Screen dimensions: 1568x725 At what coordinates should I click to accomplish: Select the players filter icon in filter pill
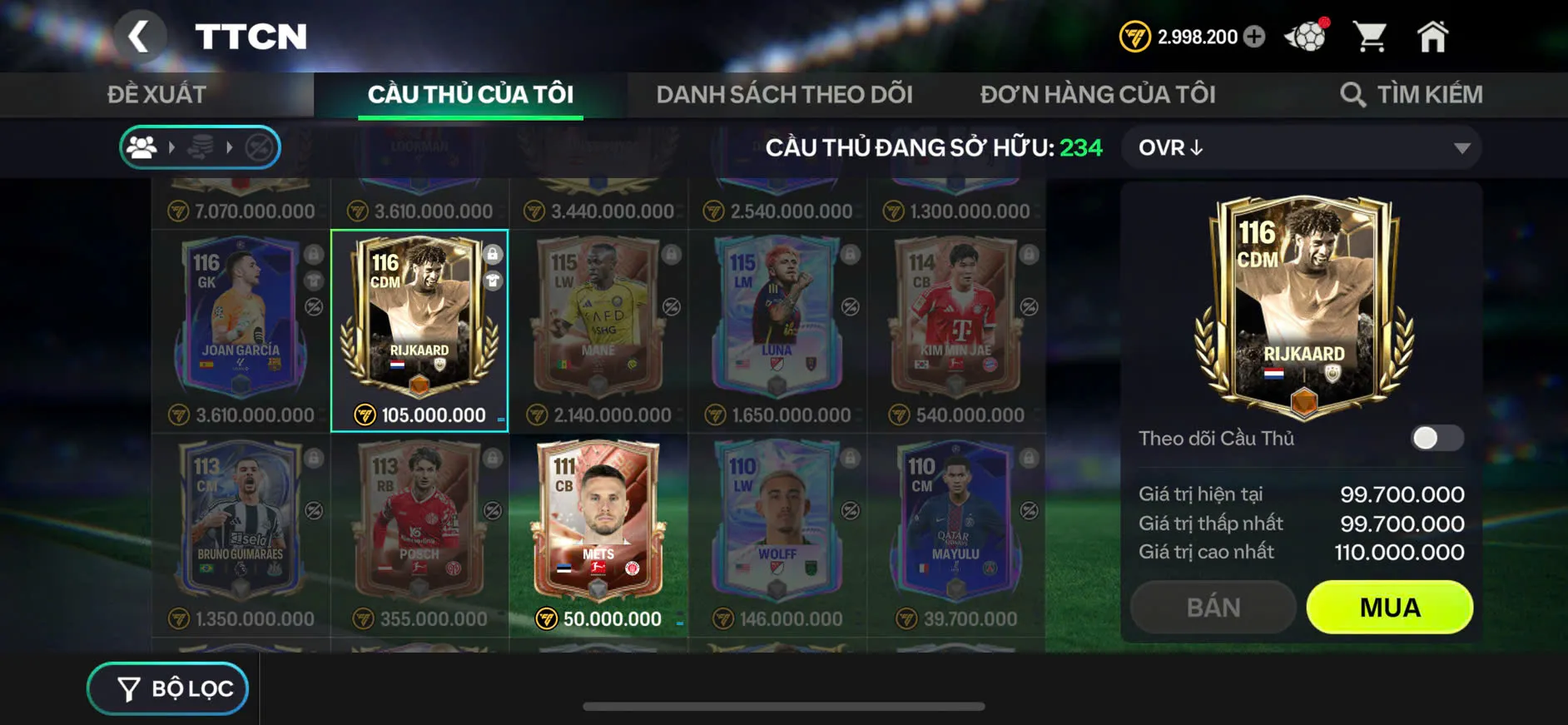click(143, 147)
